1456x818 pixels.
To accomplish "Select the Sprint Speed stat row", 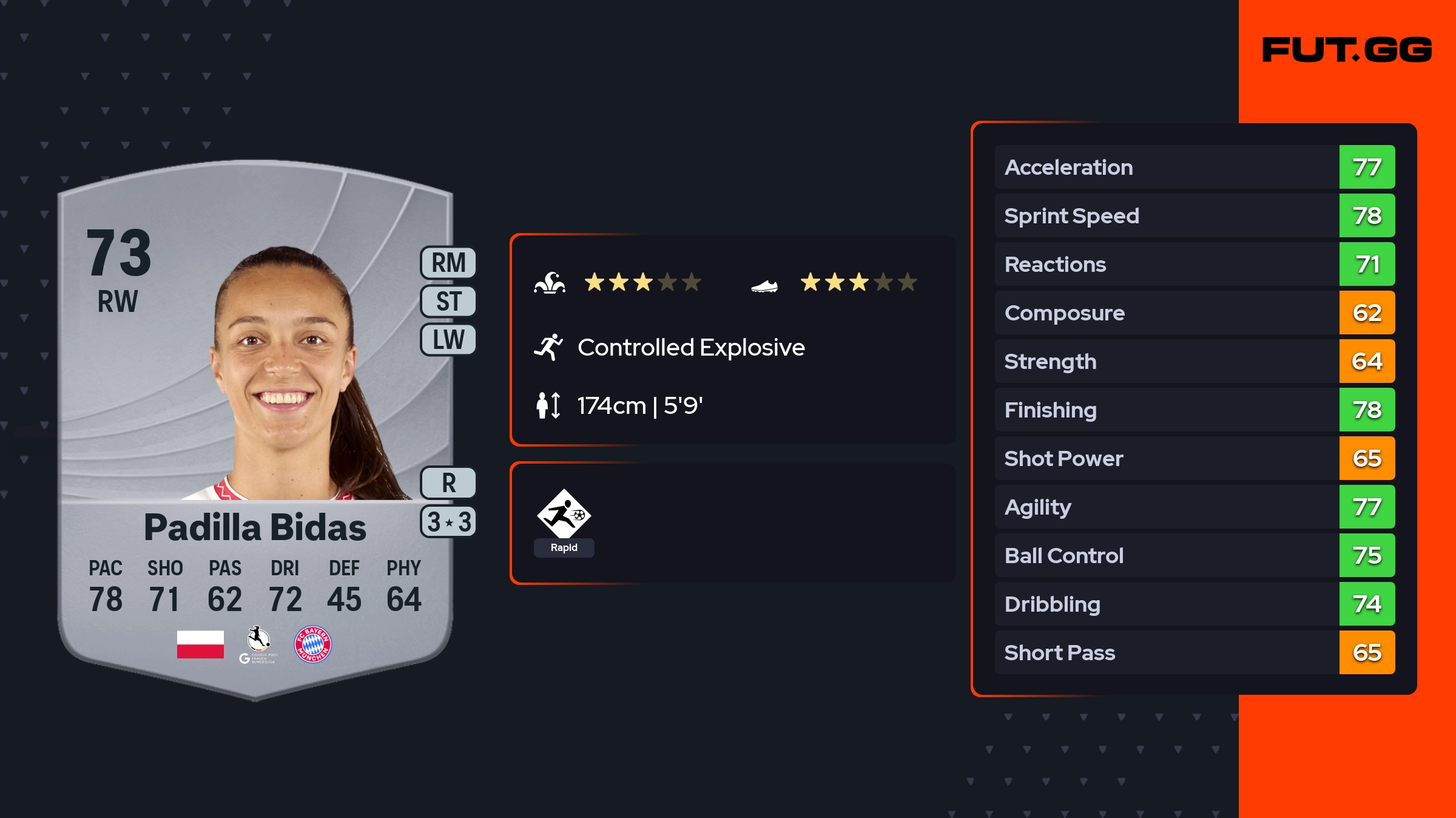I will (x=1195, y=215).
